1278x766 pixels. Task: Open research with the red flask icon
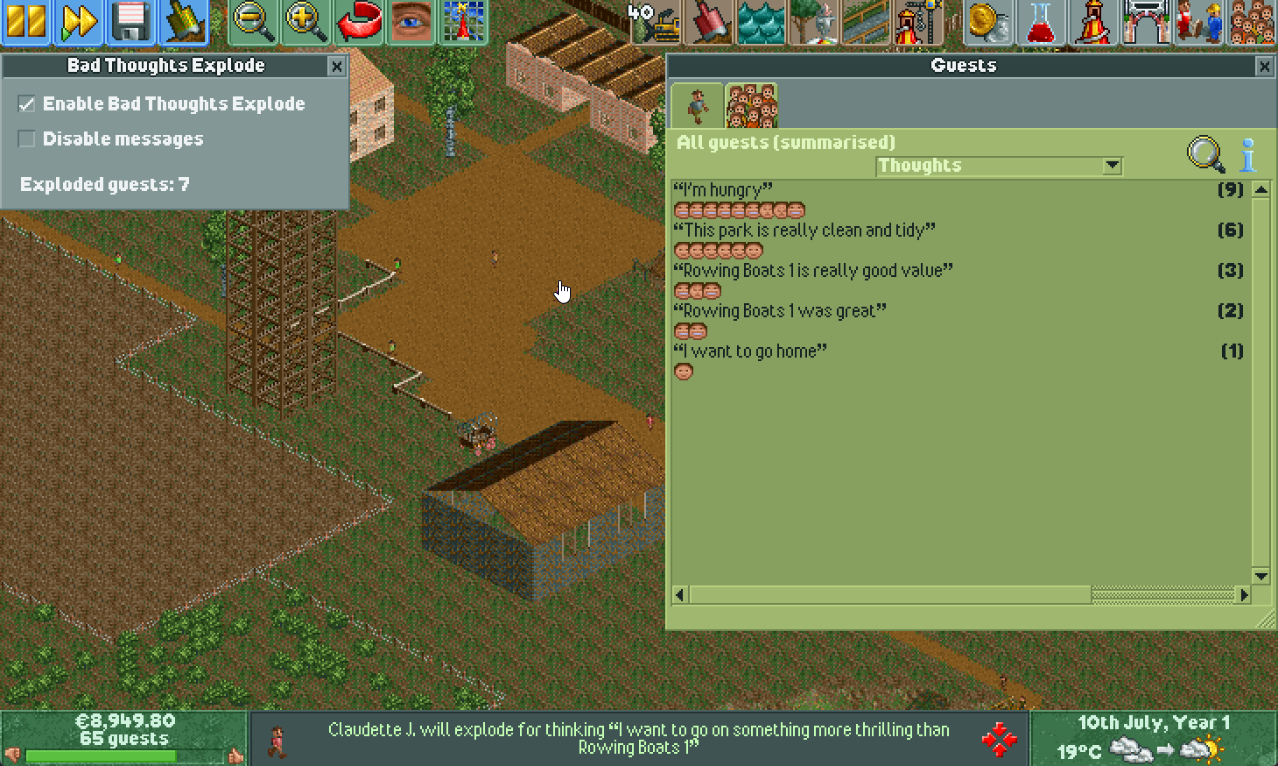(1041, 22)
